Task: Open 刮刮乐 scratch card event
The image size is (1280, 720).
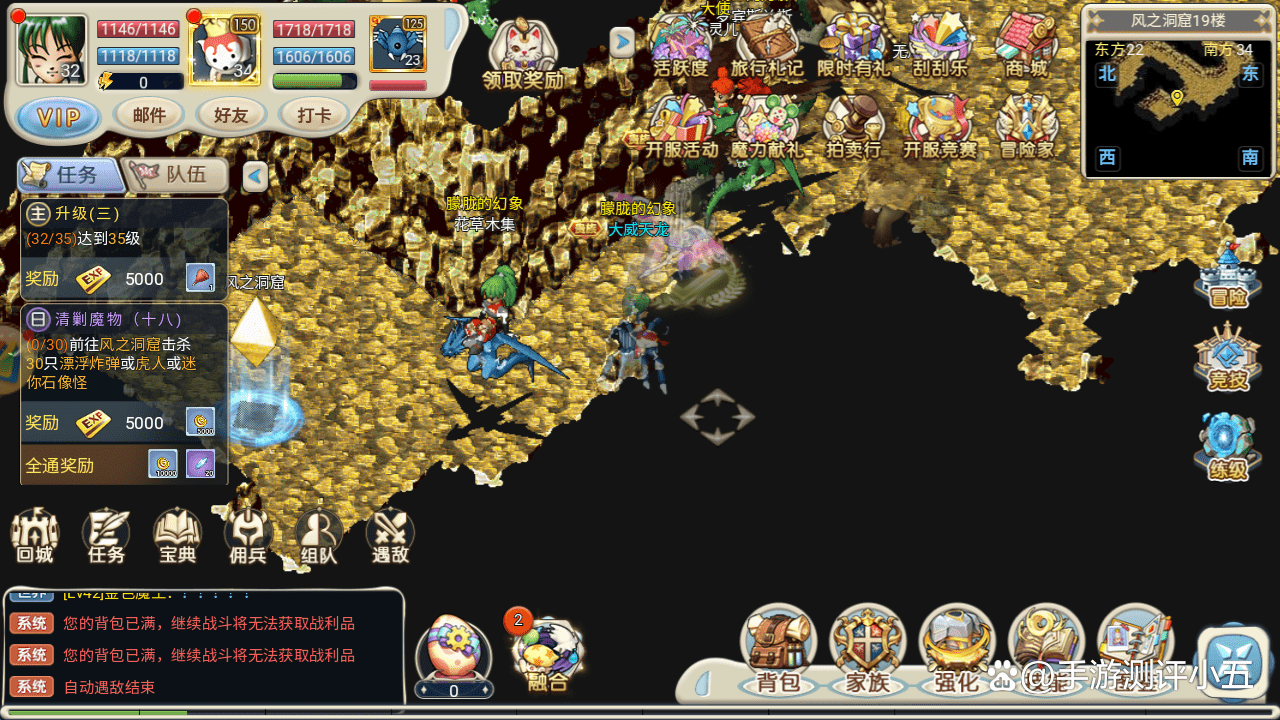Action: click(x=940, y=45)
